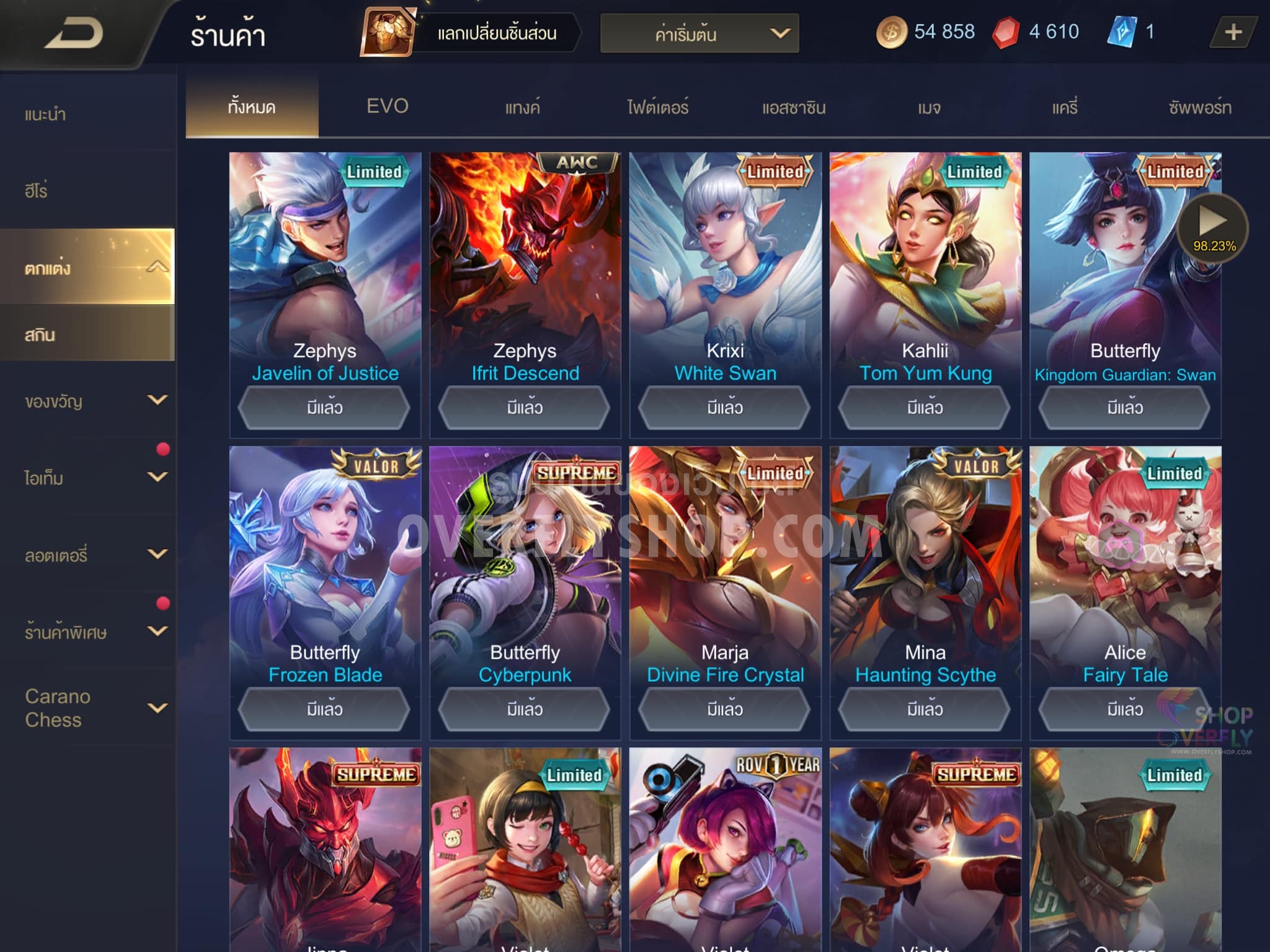This screenshot has width=1270, height=952.
Task: Open the carry tab
Action: point(1064,108)
